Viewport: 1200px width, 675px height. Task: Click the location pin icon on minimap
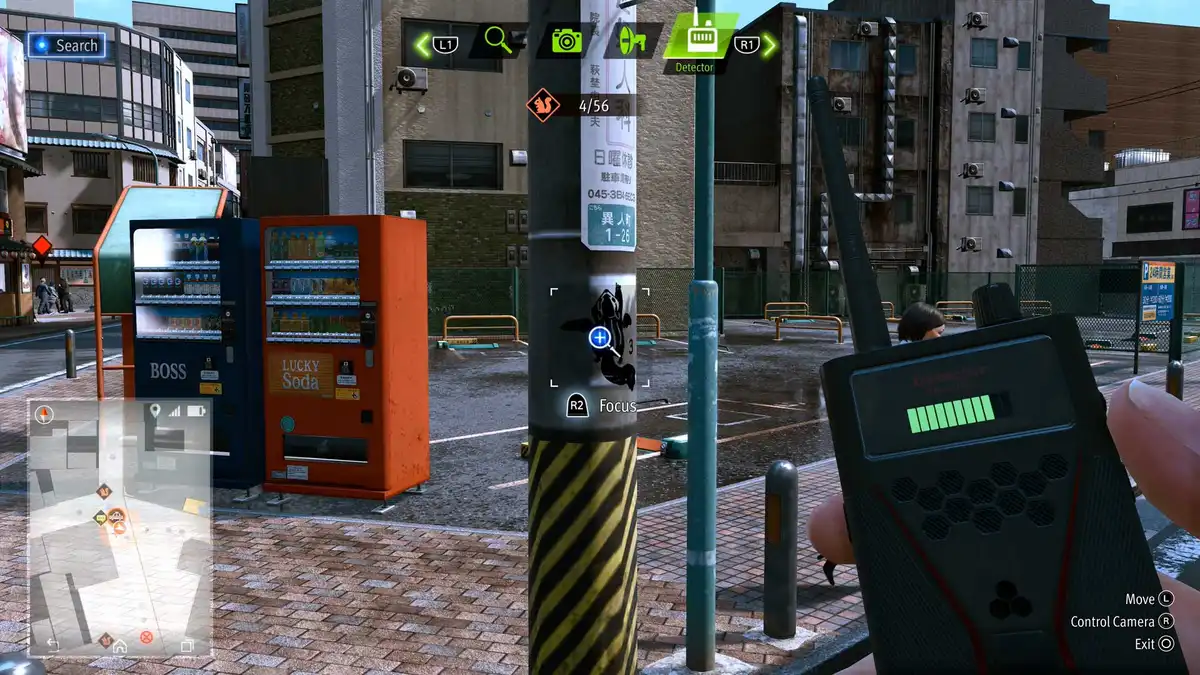pos(155,410)
